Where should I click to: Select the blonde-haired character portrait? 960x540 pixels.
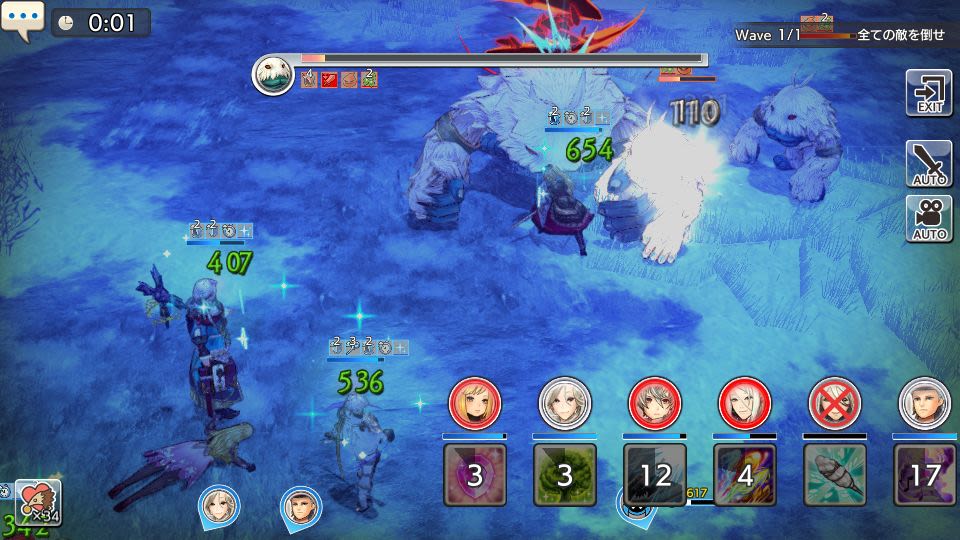[x=474, y=403]
